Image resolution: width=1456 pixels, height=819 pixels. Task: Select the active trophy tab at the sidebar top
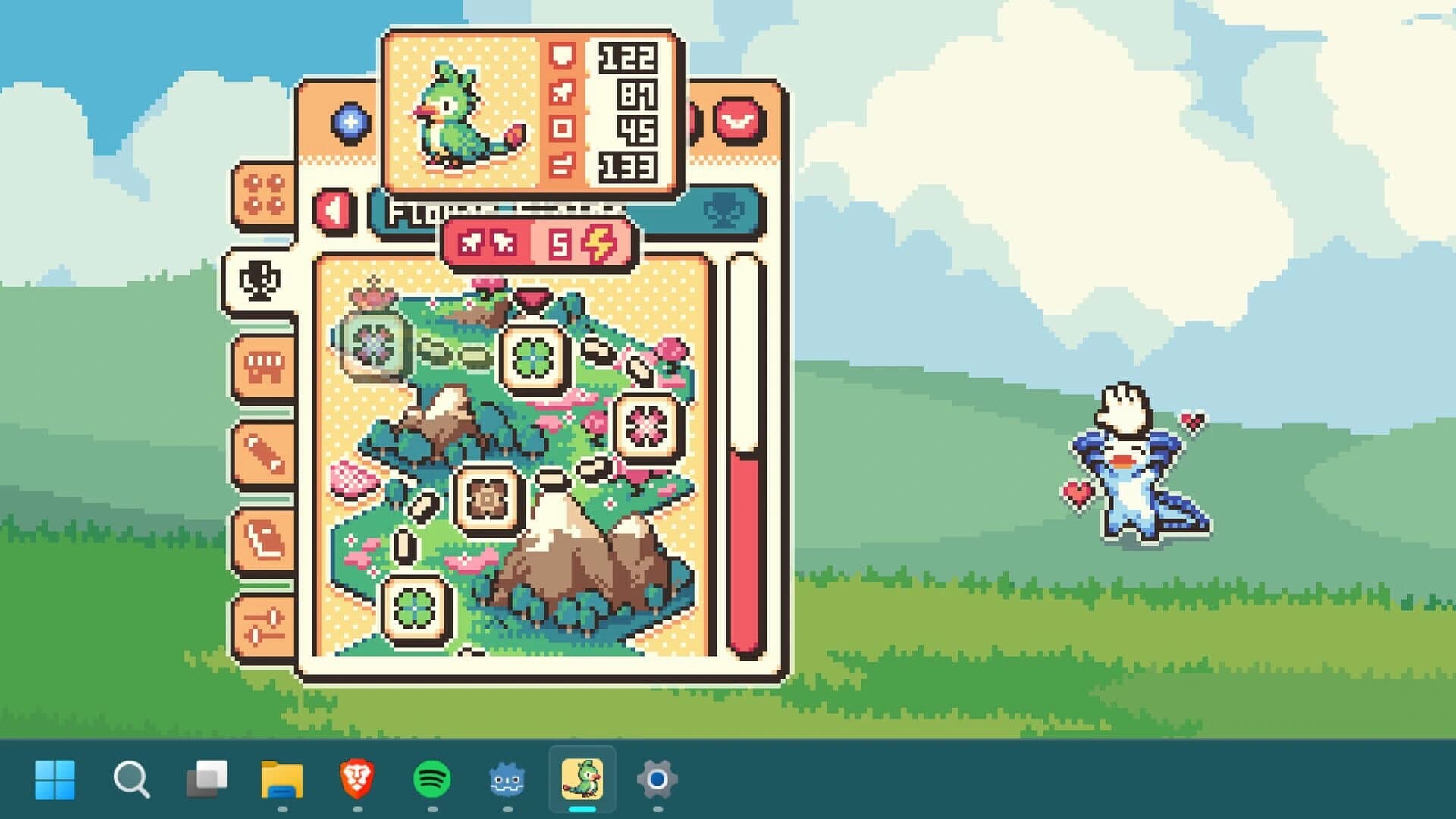tap(260, 281)
